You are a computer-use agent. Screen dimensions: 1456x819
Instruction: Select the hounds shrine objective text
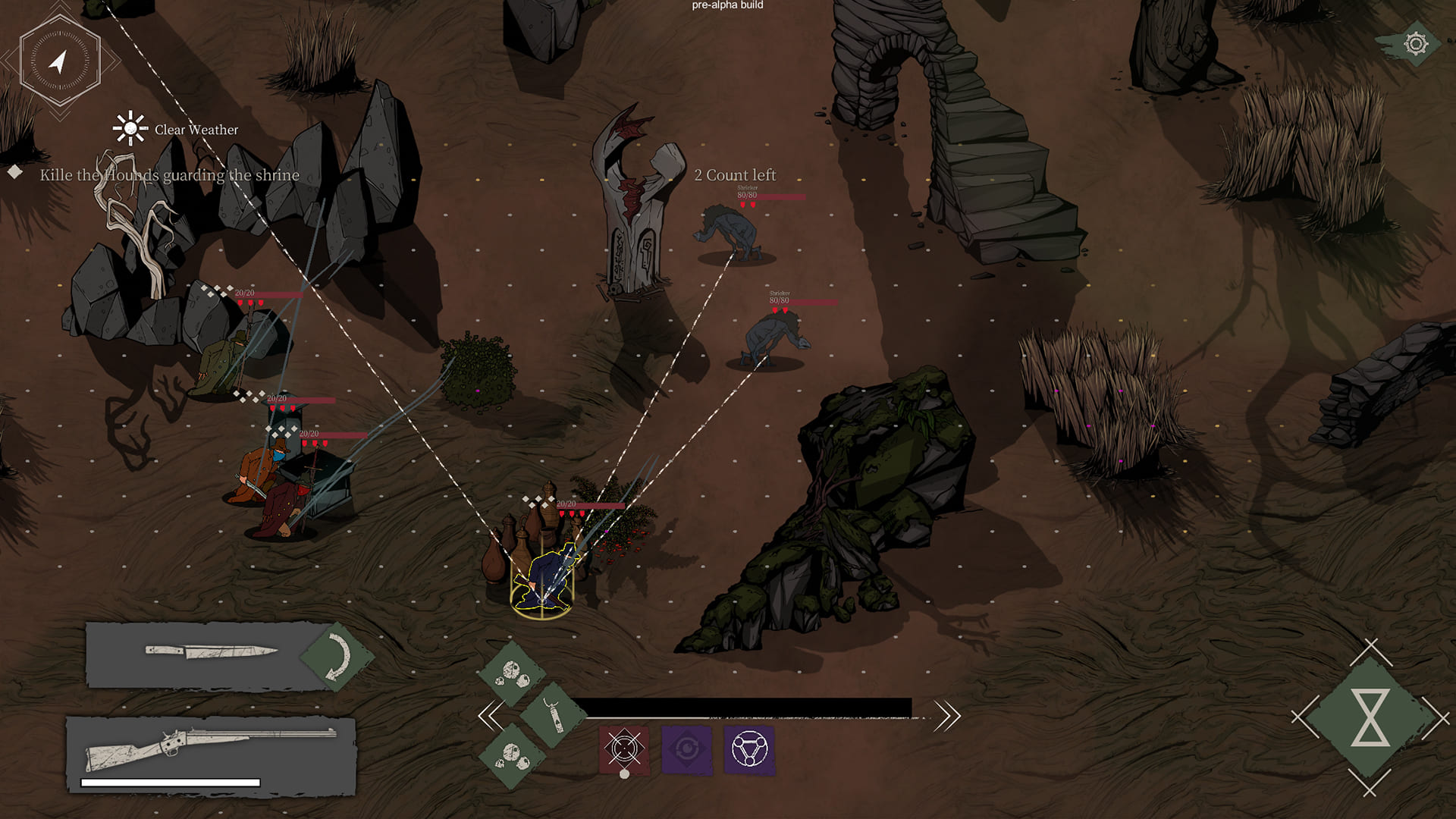(x=169, y=175)
